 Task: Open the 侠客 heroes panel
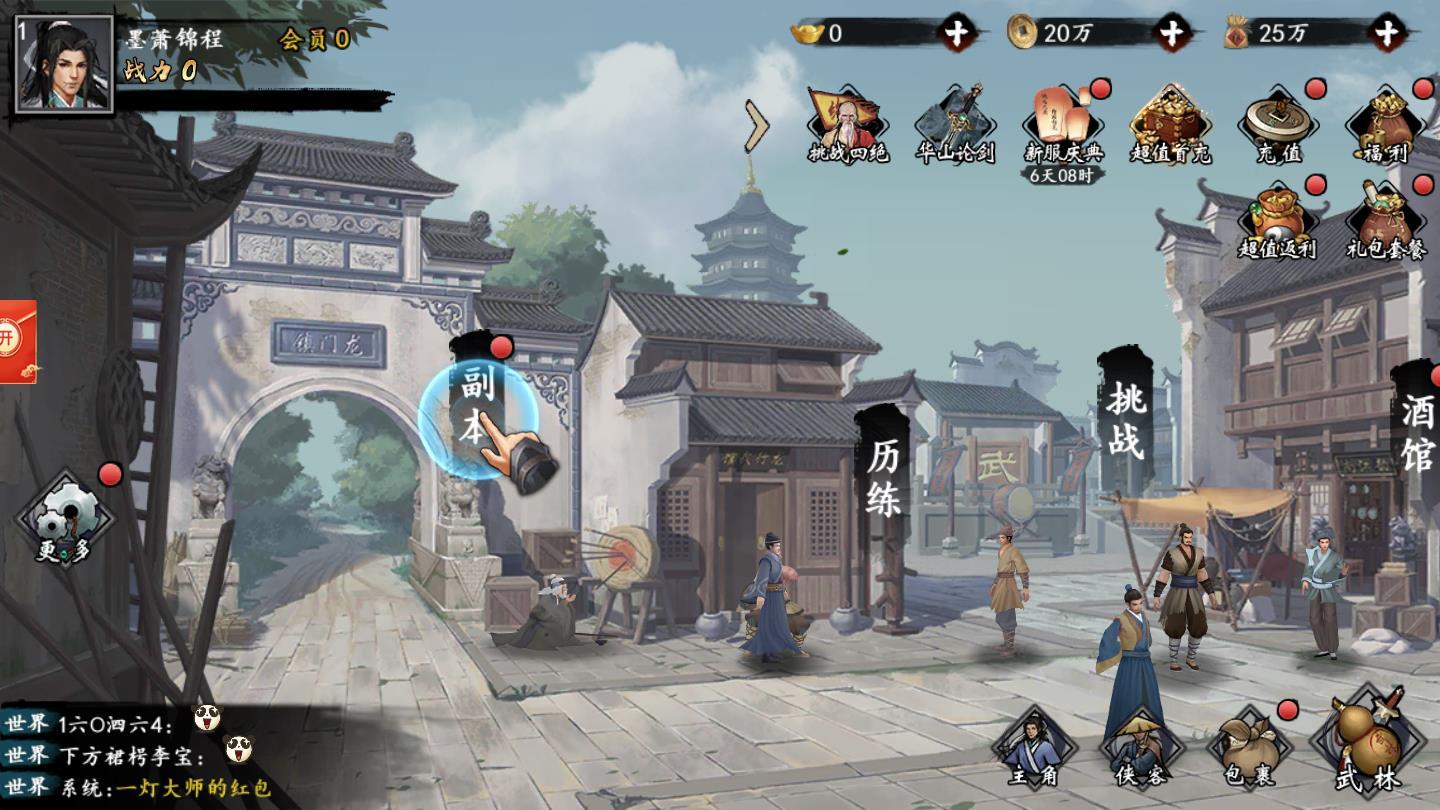coord(1139,748)
